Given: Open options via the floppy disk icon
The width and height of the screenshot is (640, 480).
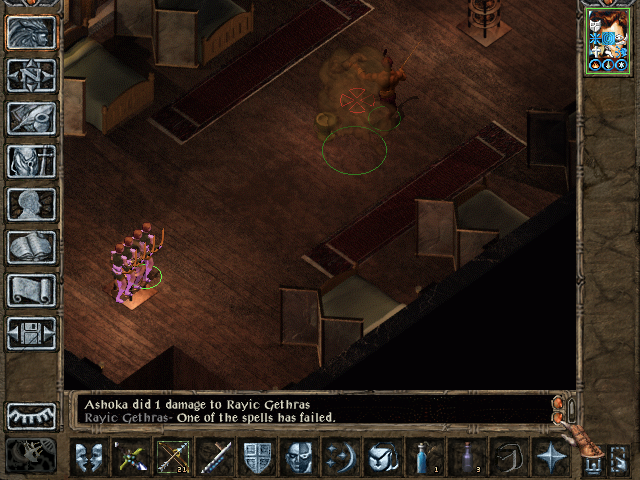Looking at the screenshot, I should pos(31,333).
